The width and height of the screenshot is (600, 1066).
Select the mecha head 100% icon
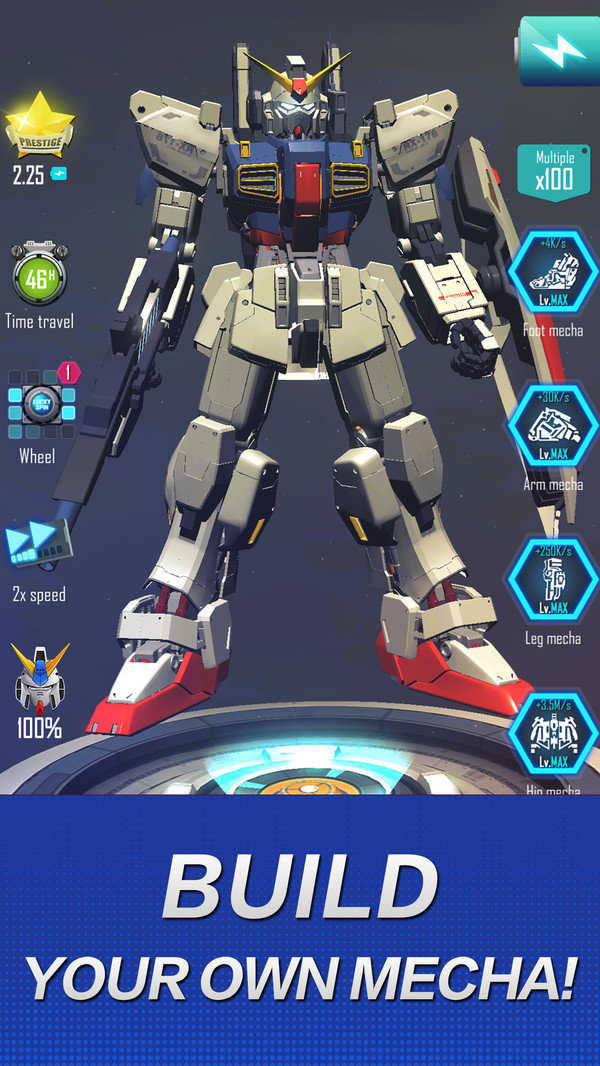38,677
